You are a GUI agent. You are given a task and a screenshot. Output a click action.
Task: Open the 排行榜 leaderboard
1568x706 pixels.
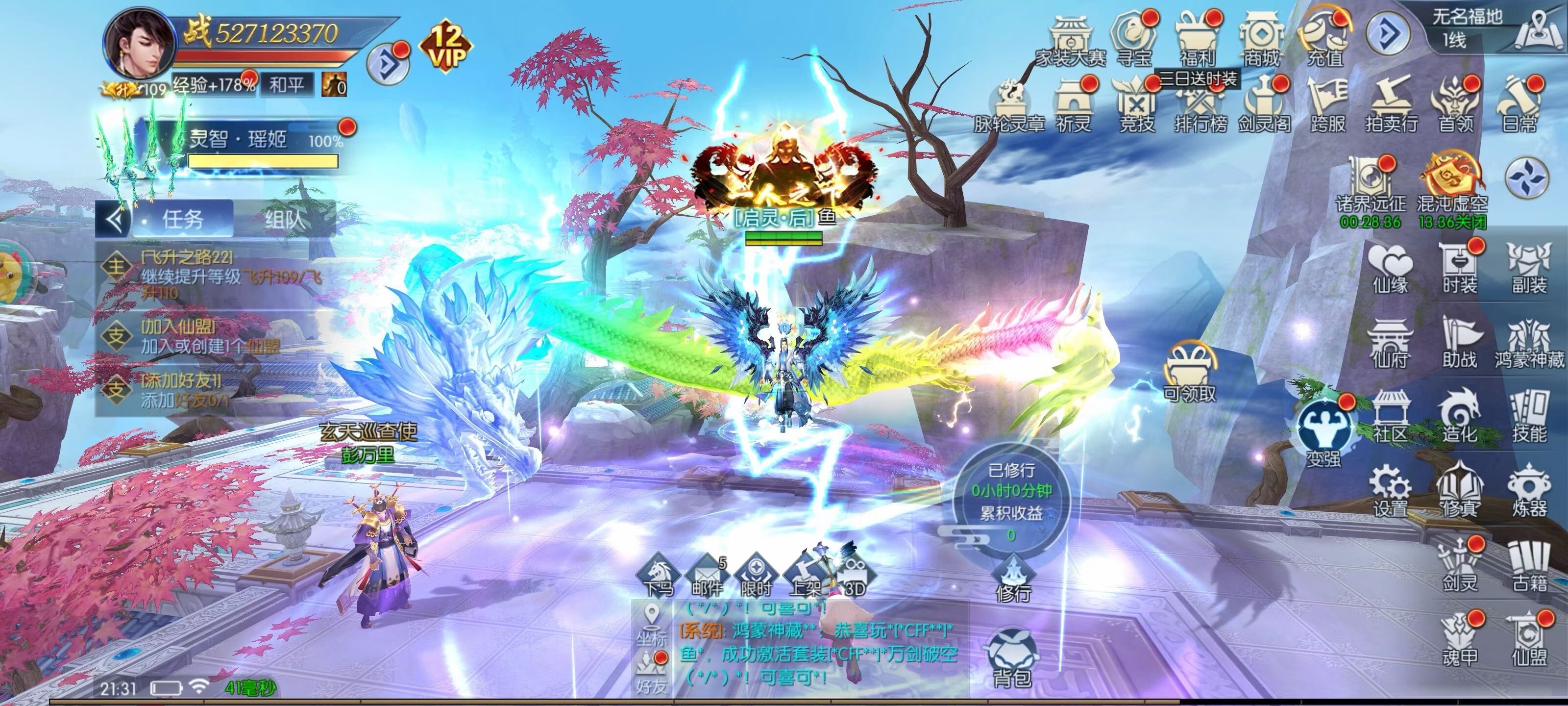(x=1200, y=105)
